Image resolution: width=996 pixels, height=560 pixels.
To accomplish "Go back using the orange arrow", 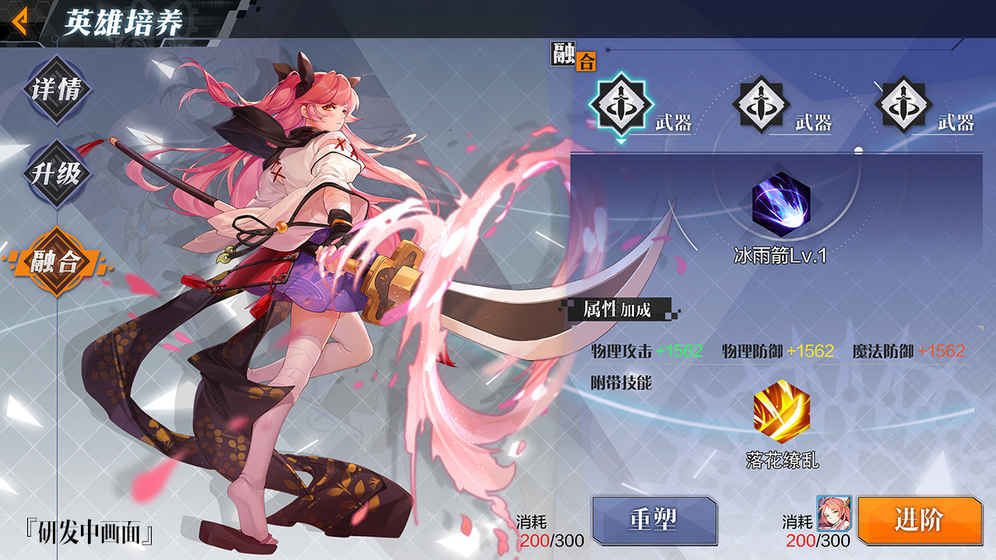I will coord(19,19).
